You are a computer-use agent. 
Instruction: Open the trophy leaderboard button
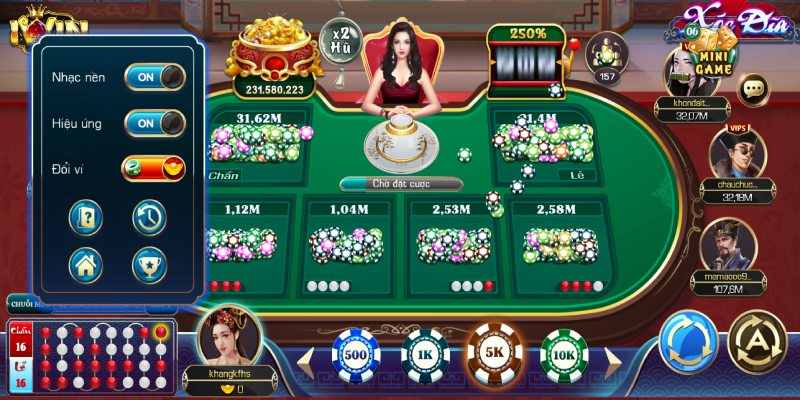149,264
